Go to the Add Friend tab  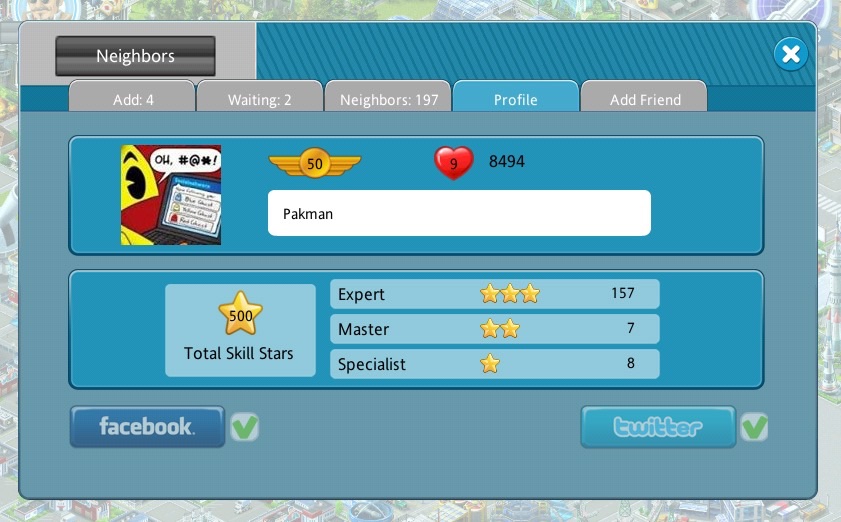645,99
